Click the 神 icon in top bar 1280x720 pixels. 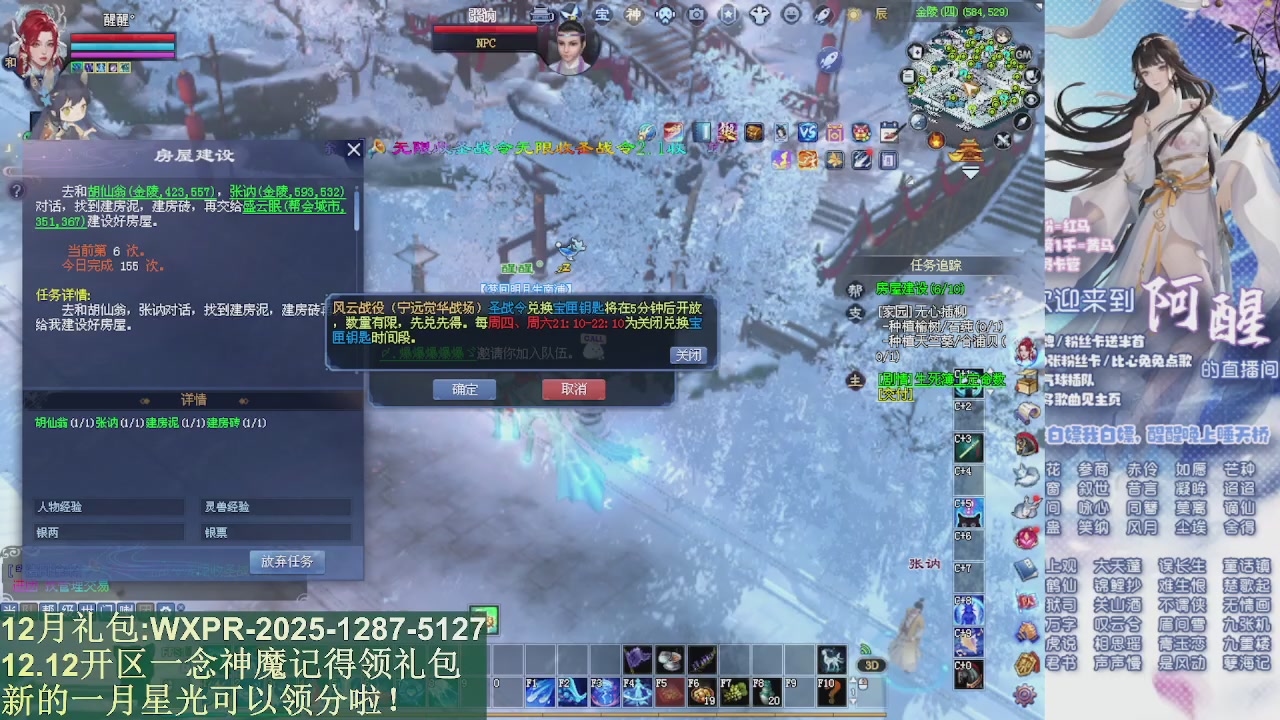633,14
